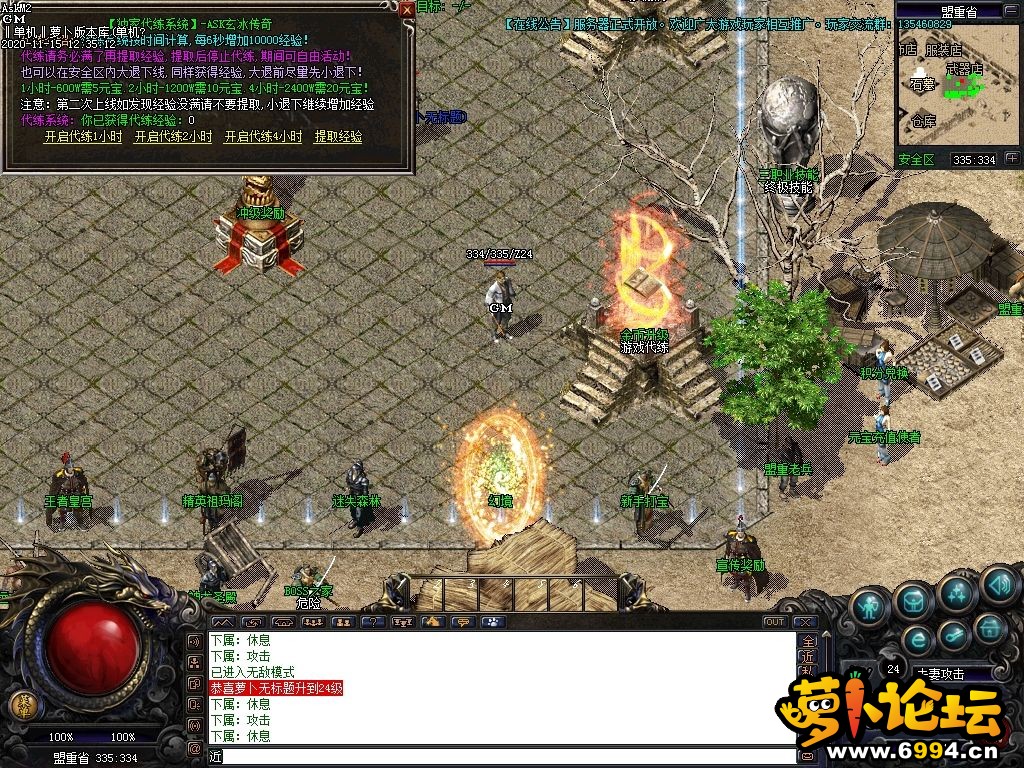Close the 代练系统 dialog window
1024x768 pixels.
[x=406, y=9]
